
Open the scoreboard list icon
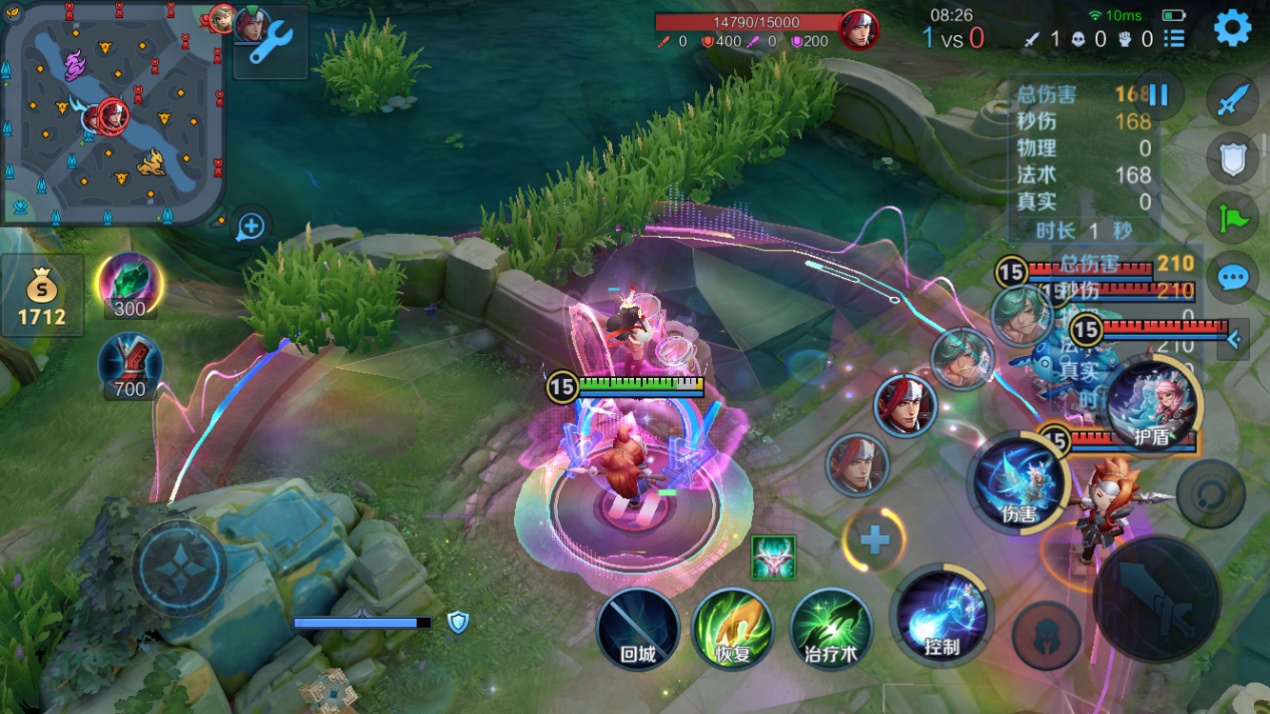pos(1175,38)
